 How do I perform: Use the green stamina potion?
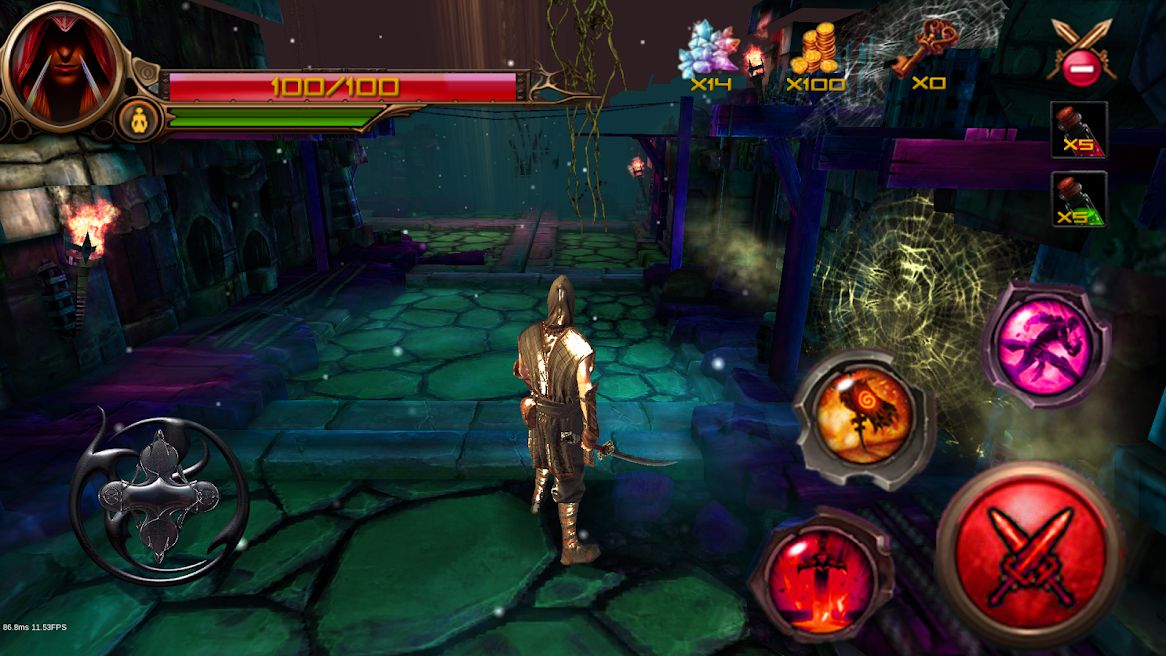coord(1079,199)
